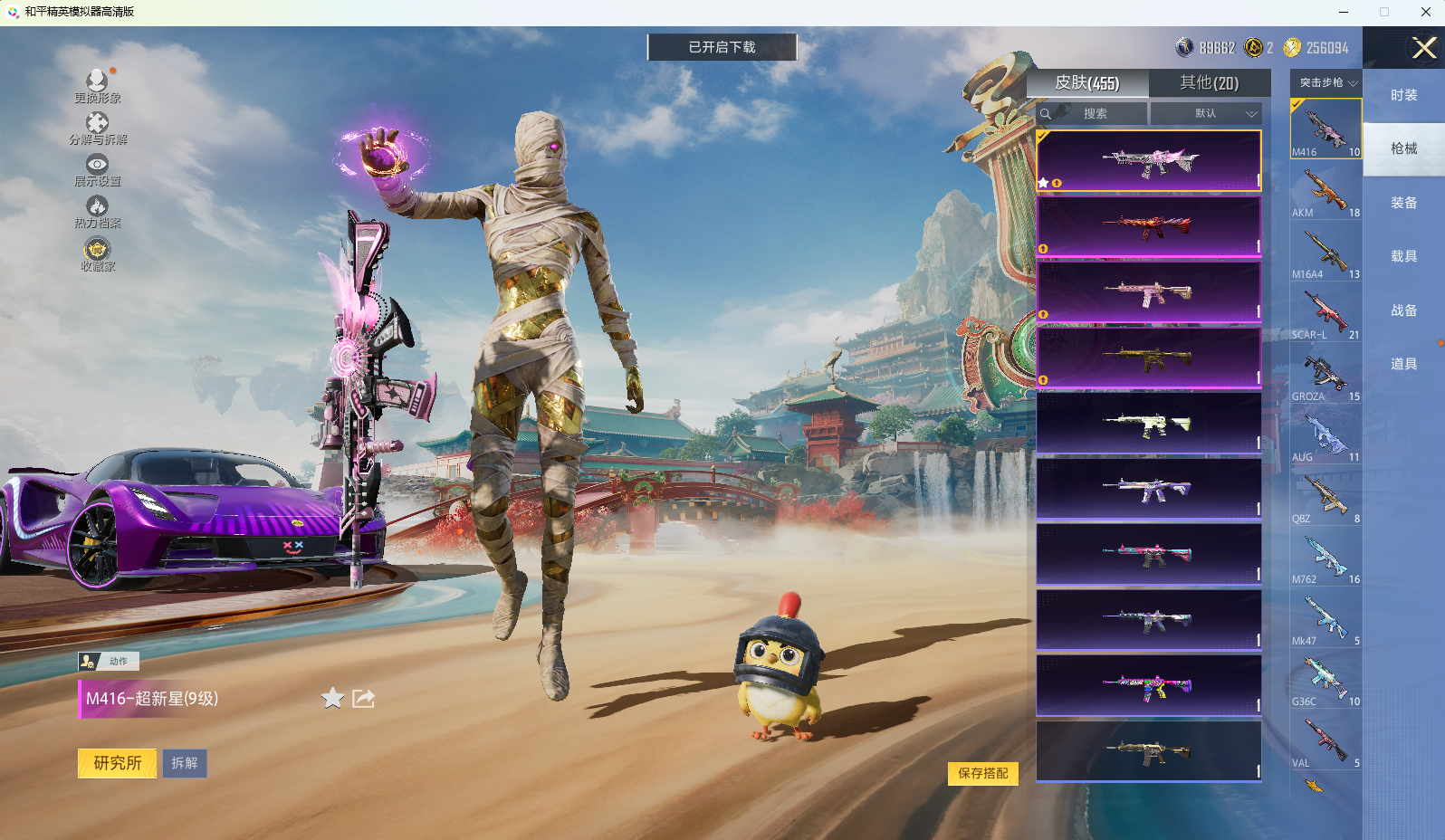
Task: Click the 拆解 dismantle button
Action: point(185,763)
